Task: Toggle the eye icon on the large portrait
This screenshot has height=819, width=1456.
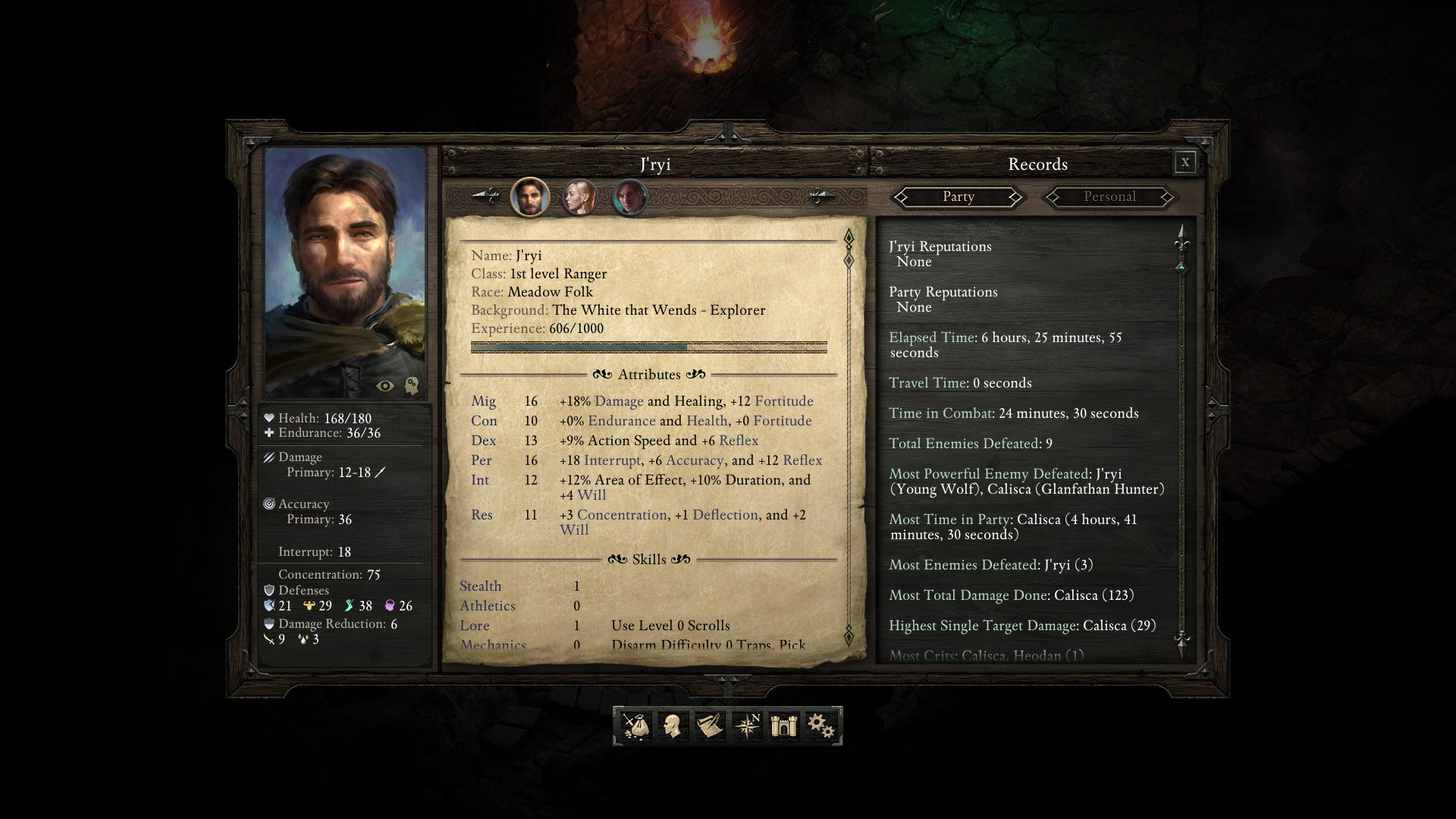Action: click(385, 386)
